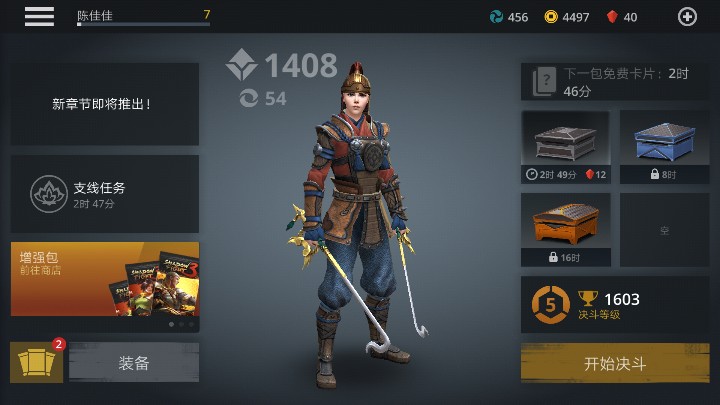
Task: Open 支线任务 side quests
Action: (105, 193)
